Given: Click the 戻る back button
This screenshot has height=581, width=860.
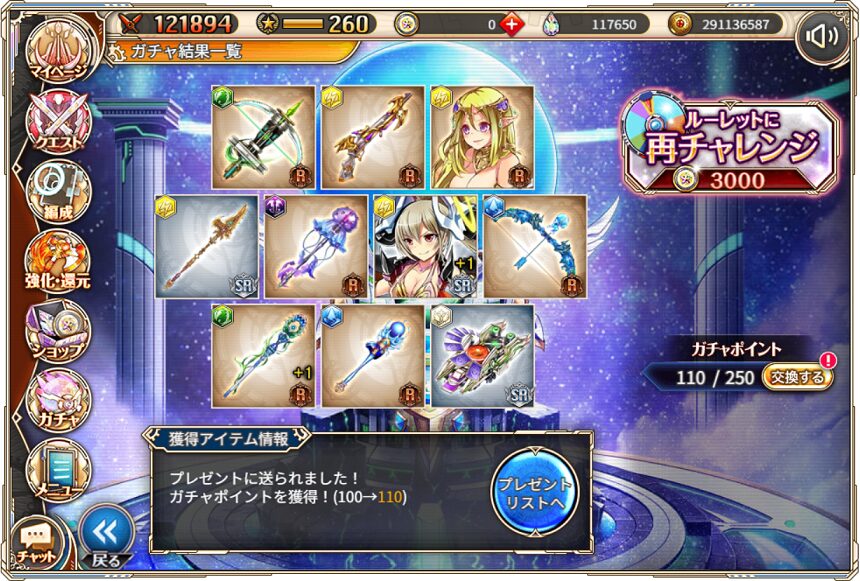Looking at the screenshot, I should point(106,534).
